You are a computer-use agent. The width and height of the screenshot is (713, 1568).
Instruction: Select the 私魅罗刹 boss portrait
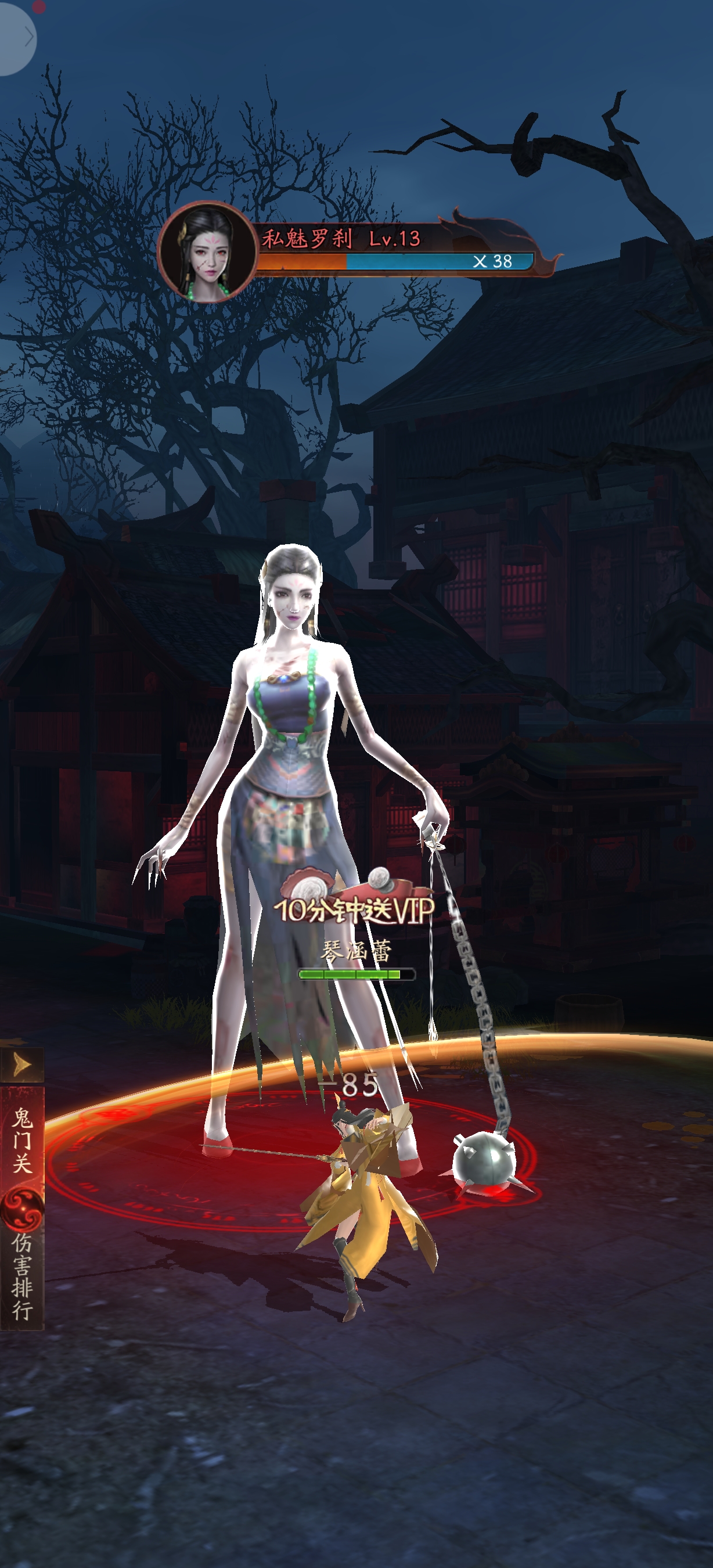click(207, 251)
